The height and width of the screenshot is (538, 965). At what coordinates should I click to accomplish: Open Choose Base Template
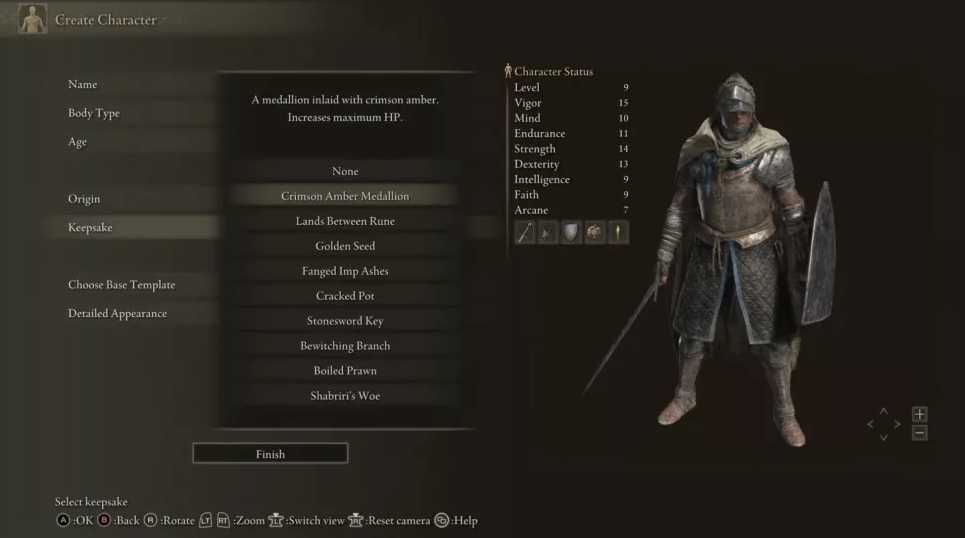[x=121, y=285]
